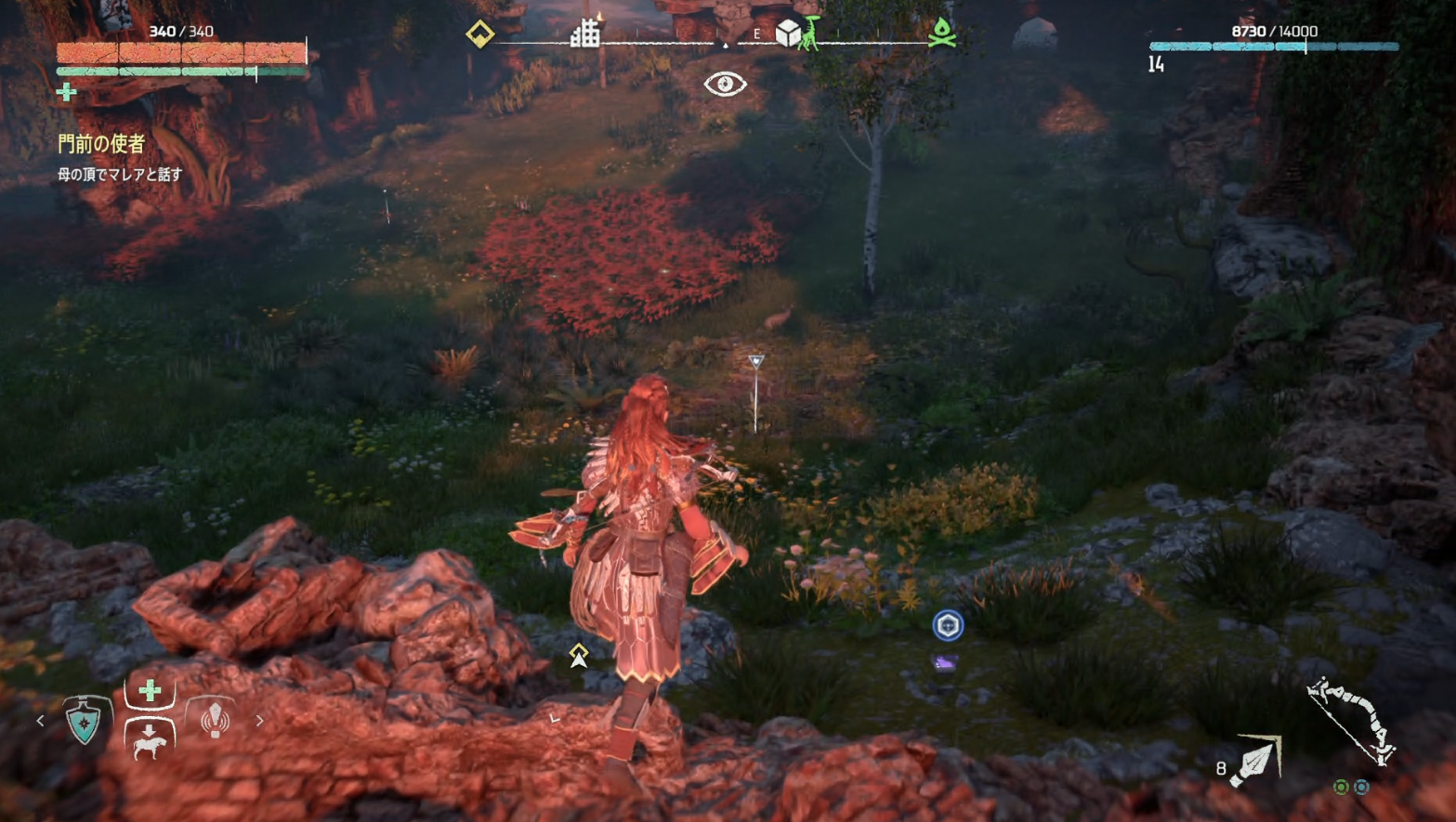Viewport: 1456px width, 822px height.
Task: Select the blue weapon modification dot
Action: pyautogui.click(x=1361, y=787)
